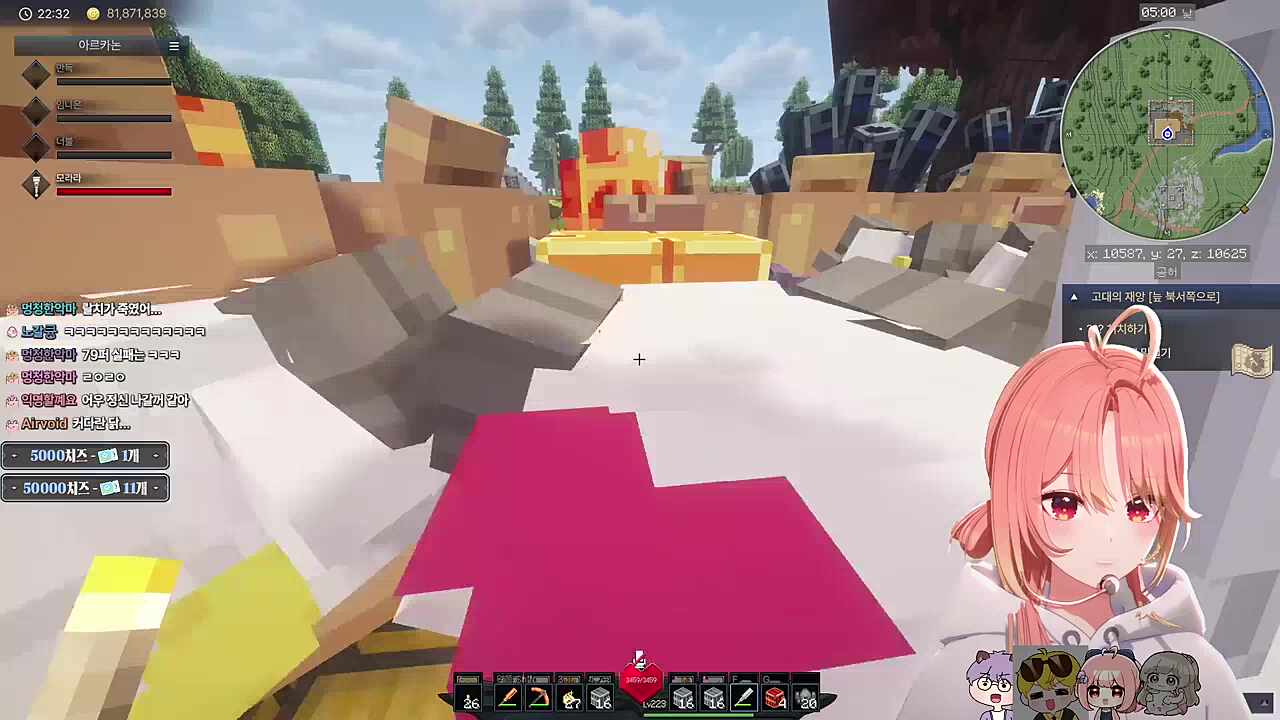Screen dimensions: 1280x720
Task: Collapse the 고대의 재앙 quest tracker arrow
Action: point(1074,297)
